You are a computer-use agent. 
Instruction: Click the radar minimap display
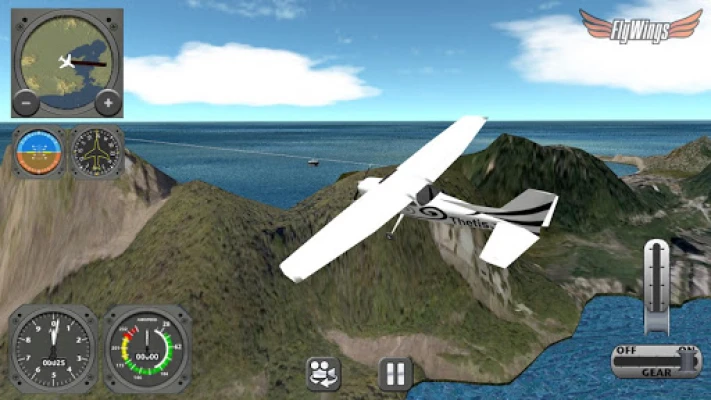tap(68, 58)
